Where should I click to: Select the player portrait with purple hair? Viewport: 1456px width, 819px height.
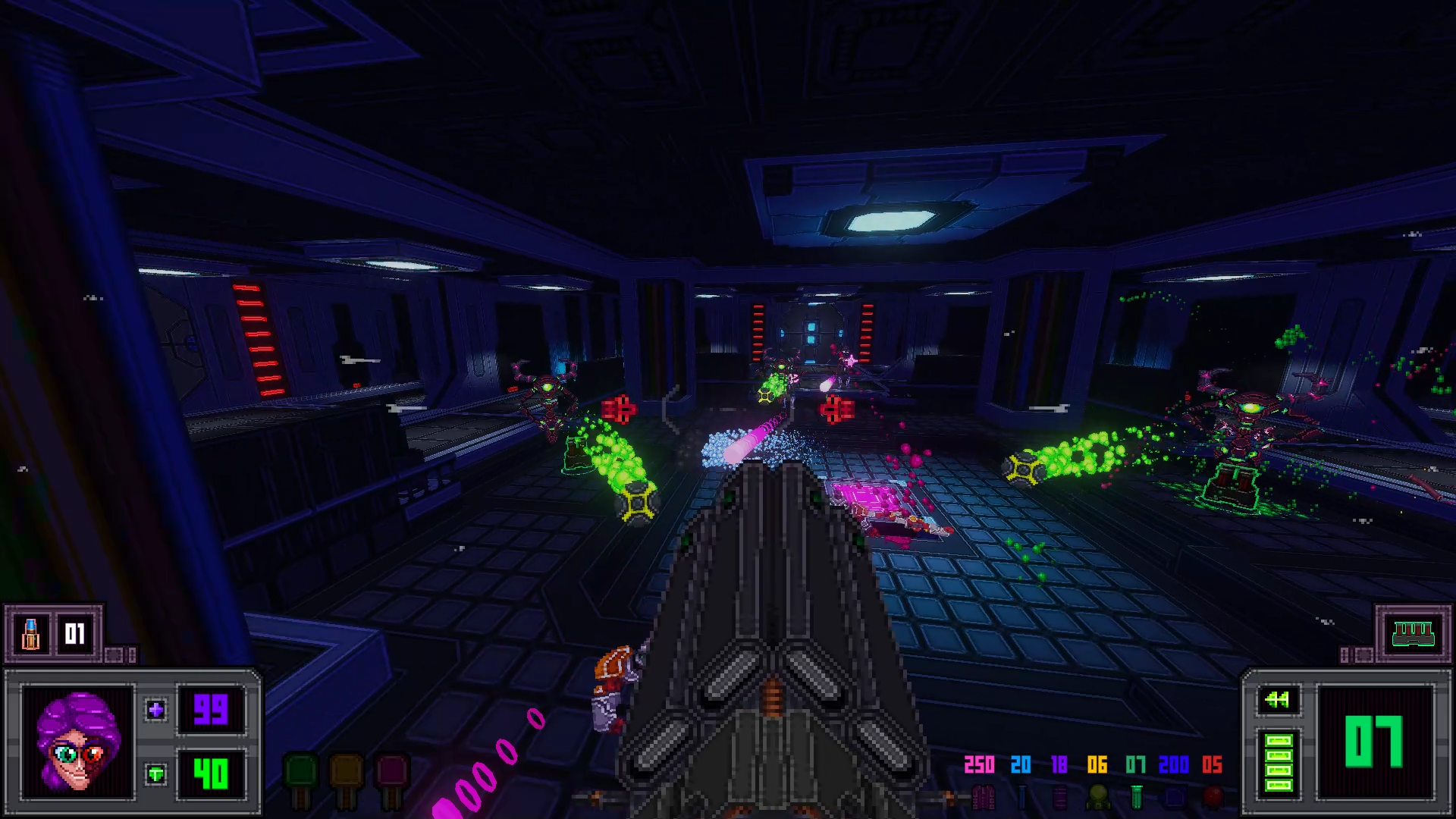pyautogui.click(x=78, y=744)
